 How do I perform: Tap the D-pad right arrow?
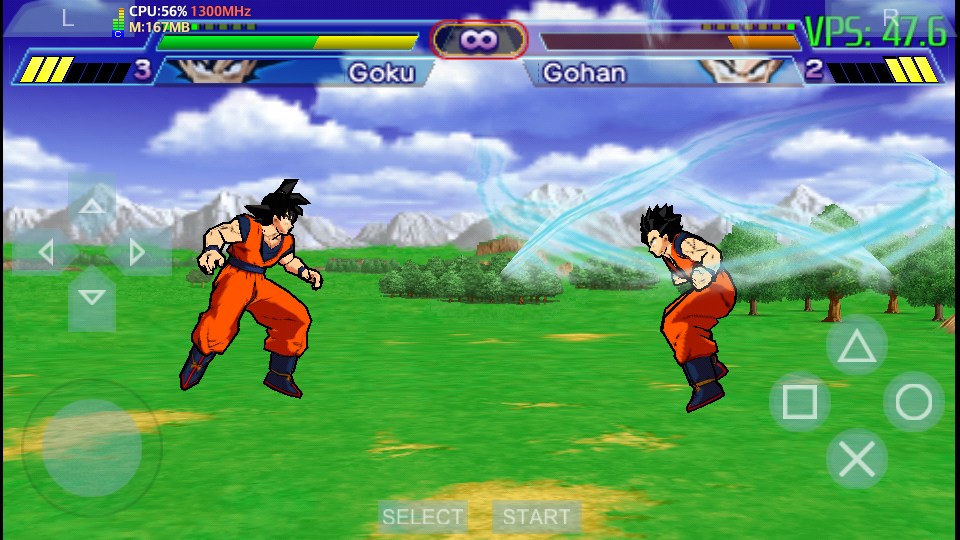137,252
